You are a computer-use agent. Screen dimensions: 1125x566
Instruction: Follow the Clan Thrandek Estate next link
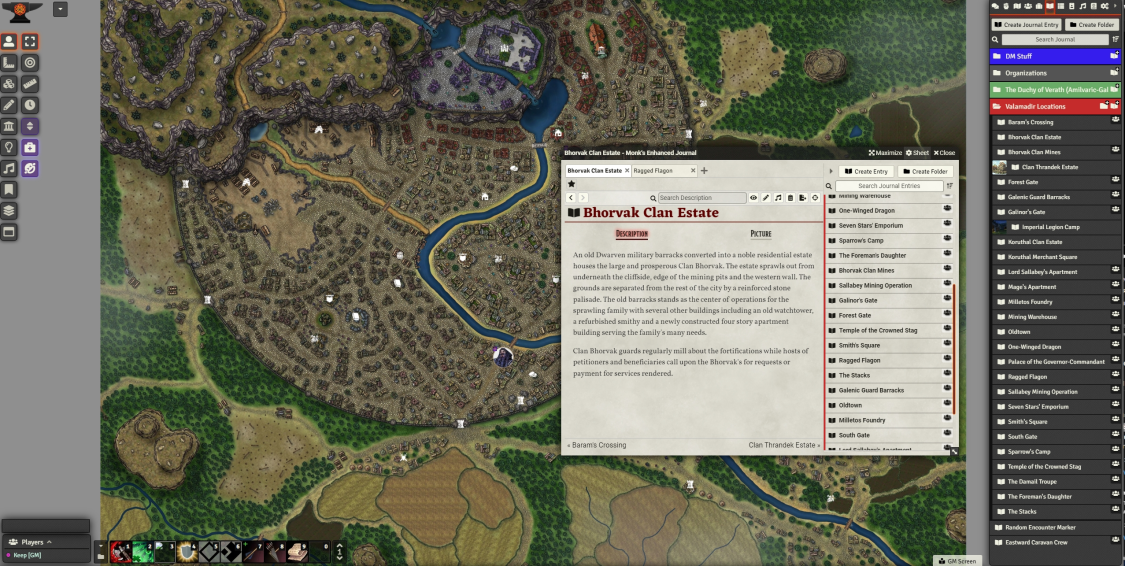click(x=783, y=445)
